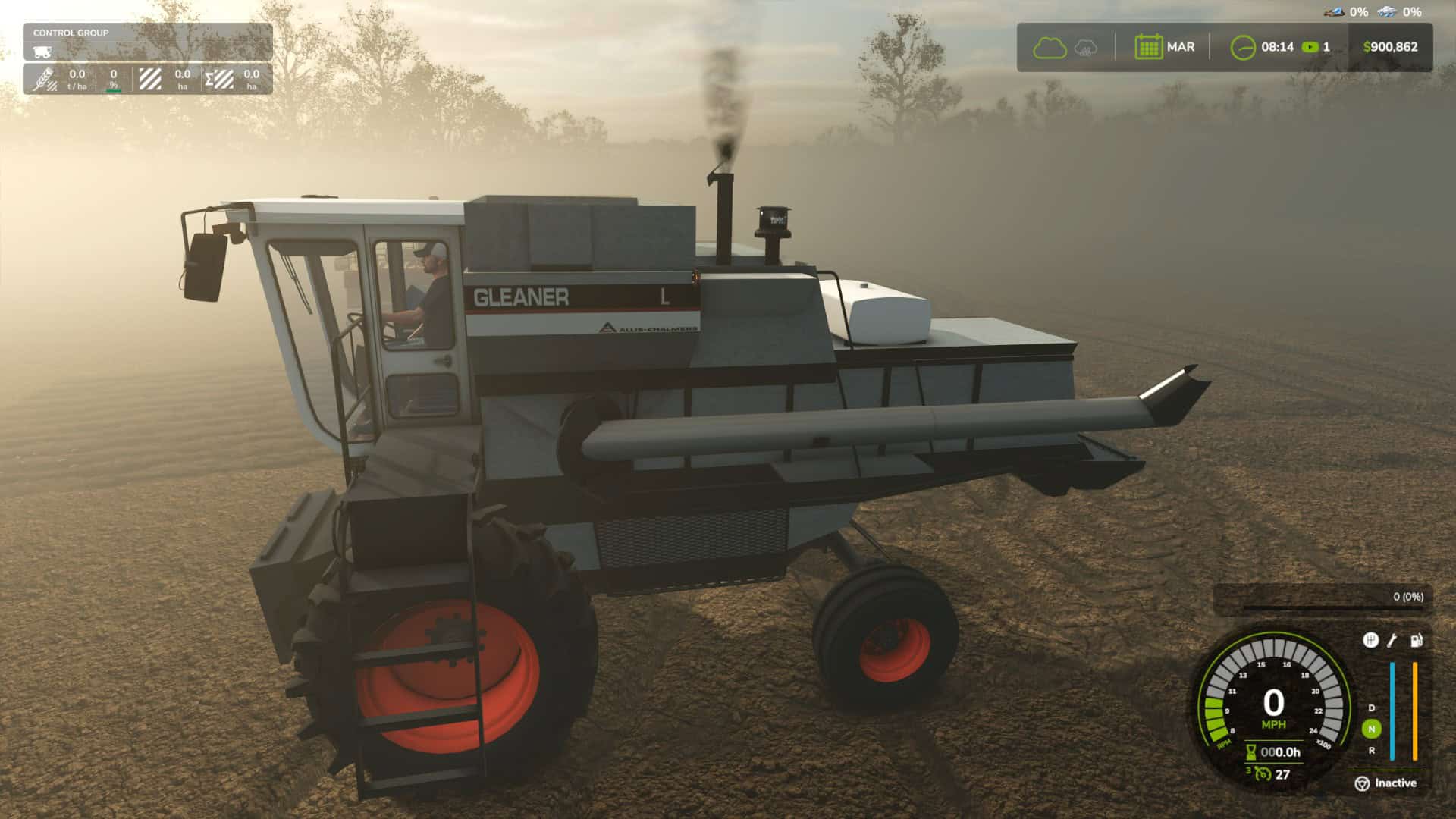Select the rain forecast cloud icon
The image size is (1456, 819).
[1085, 47]
